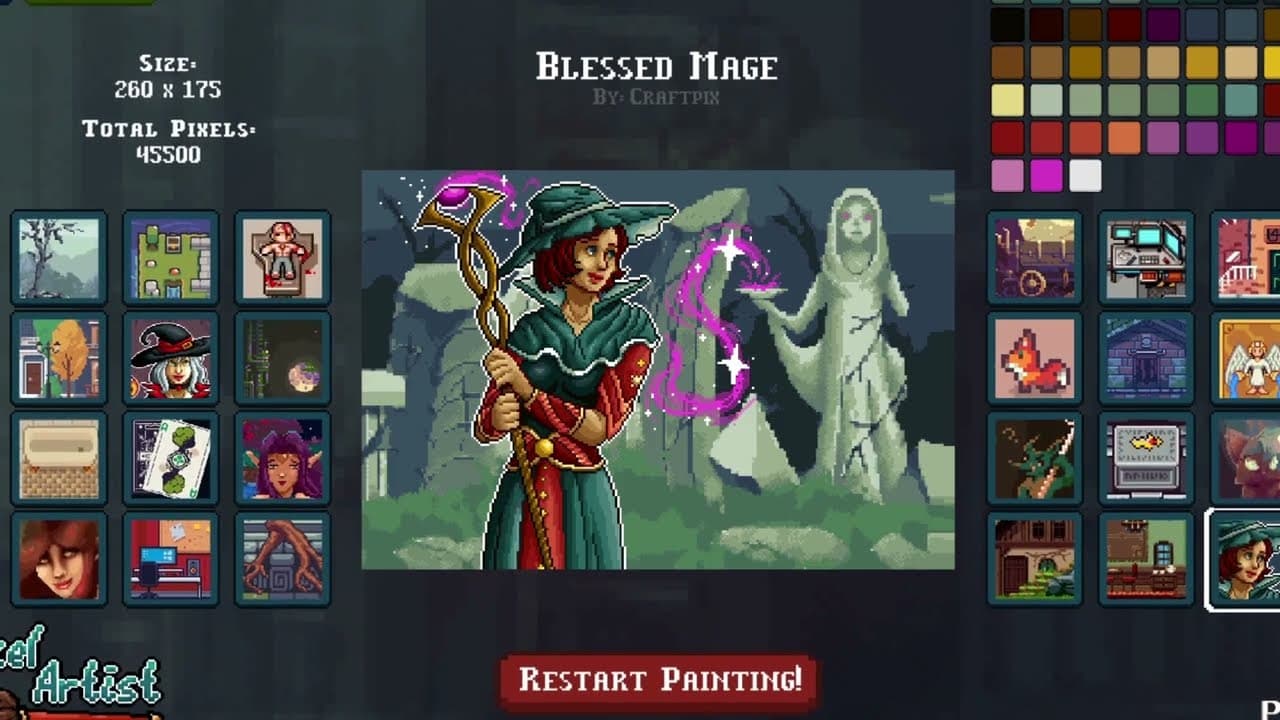Pick the bright magenta color swatch
Viewport: 1280px width, 720px height.
1048,176
